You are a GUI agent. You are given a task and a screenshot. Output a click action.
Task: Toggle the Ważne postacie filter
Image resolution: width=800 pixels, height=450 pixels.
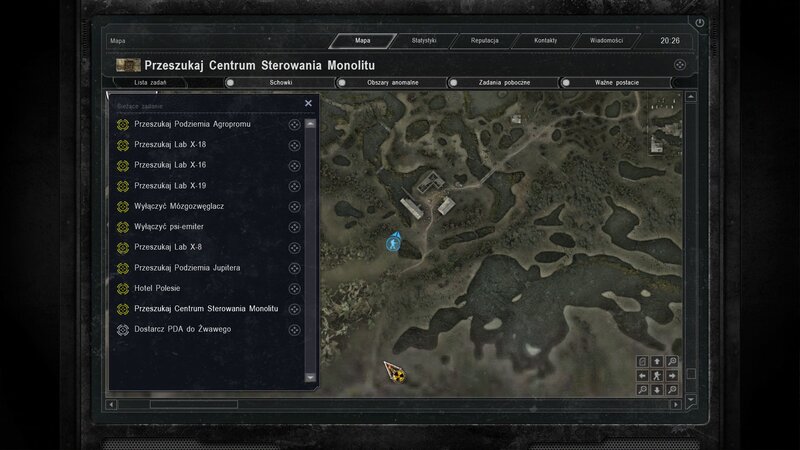coord(615,83)
